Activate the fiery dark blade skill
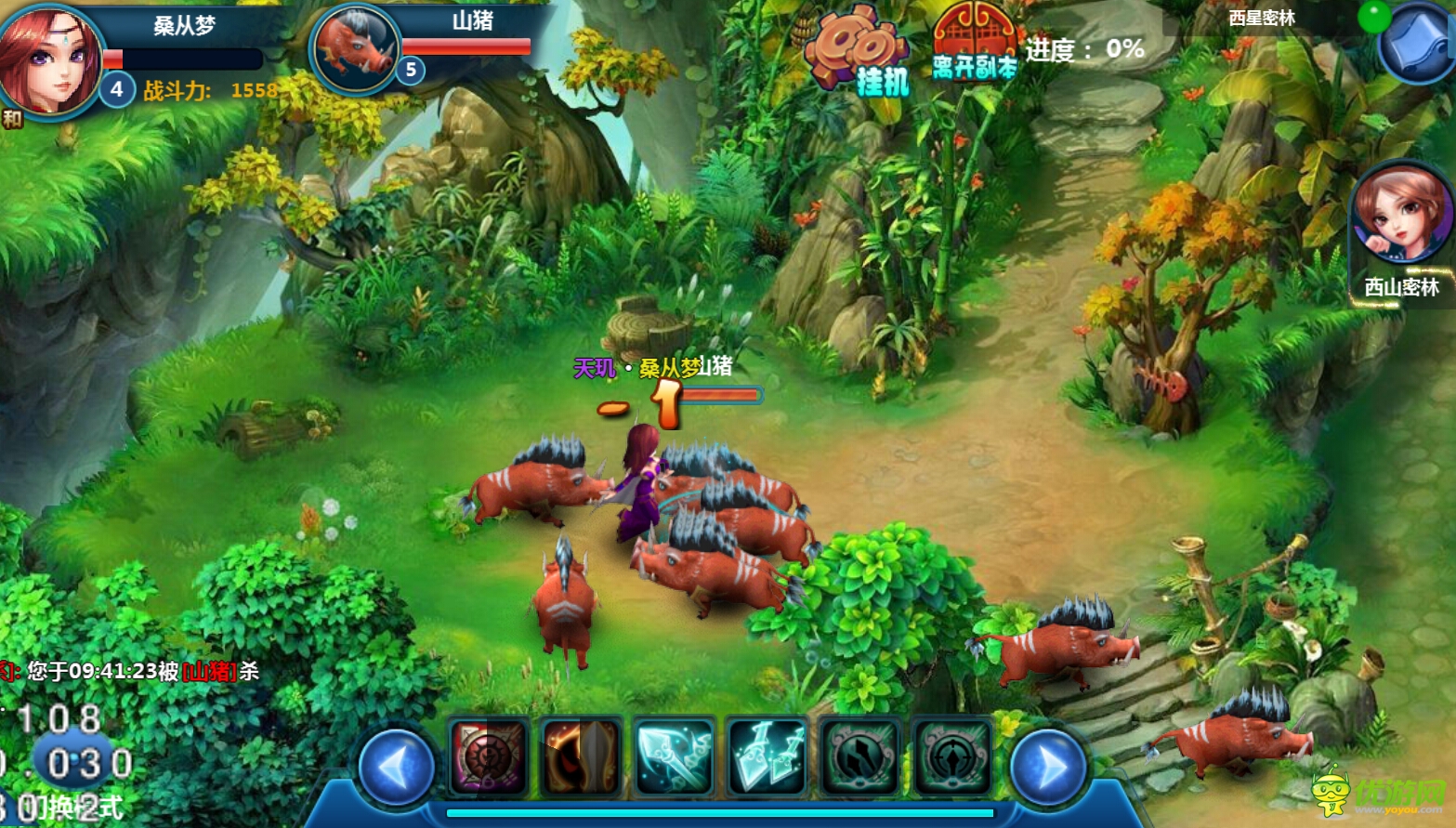This screenshot has width=1456, height=828. pos(582,756)
